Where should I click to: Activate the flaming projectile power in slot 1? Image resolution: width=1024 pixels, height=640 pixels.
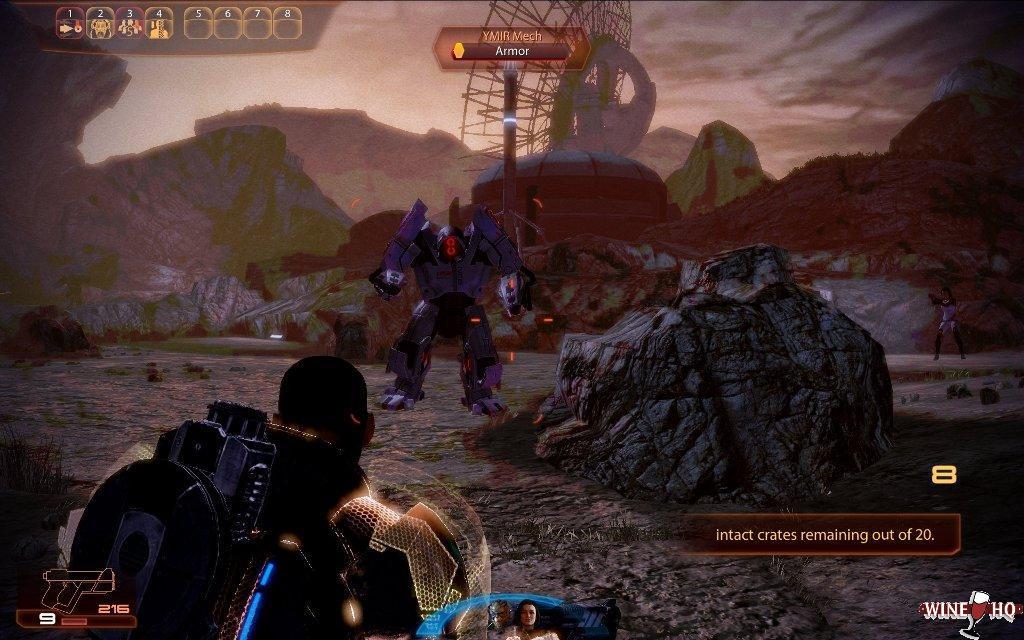(70, 28)
